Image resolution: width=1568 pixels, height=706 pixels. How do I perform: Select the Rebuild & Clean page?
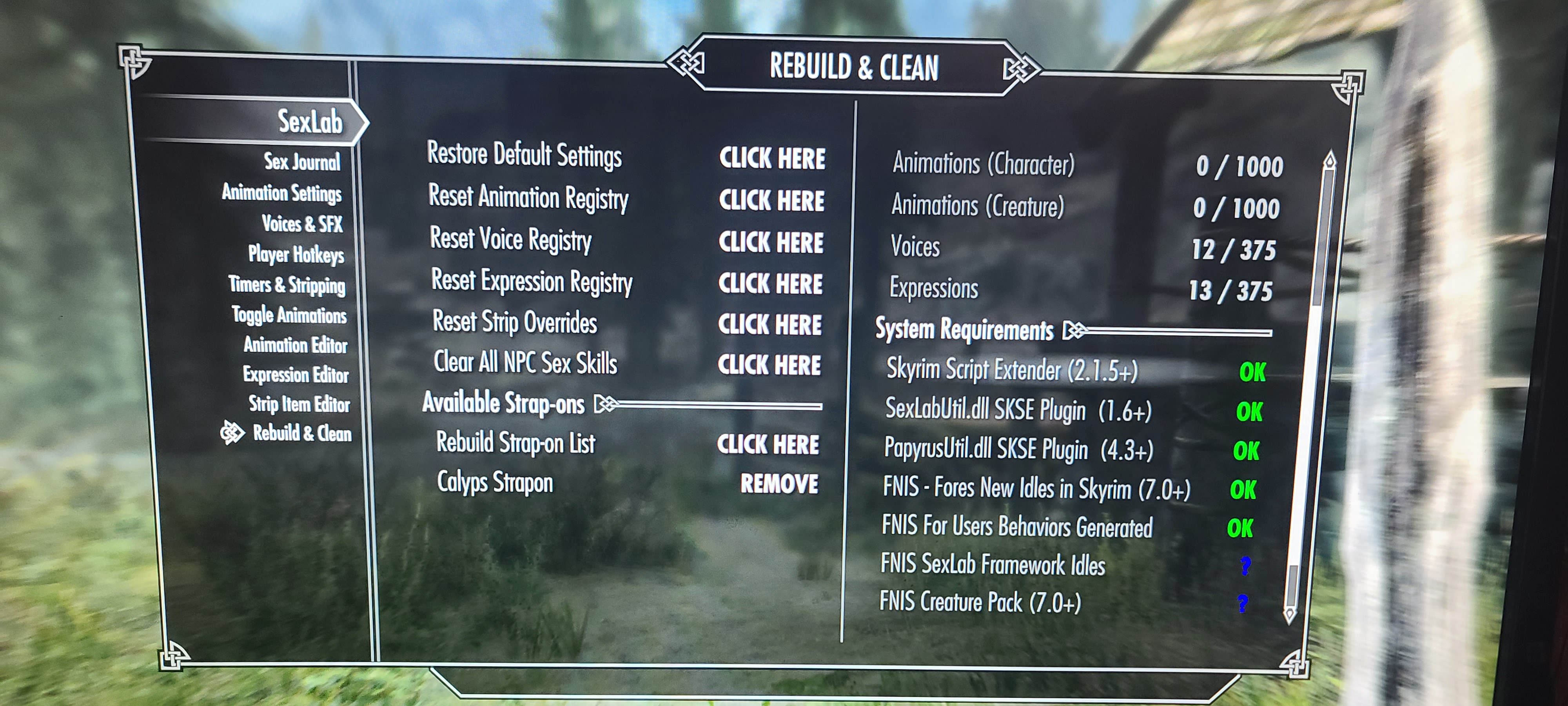click(302, 433)
